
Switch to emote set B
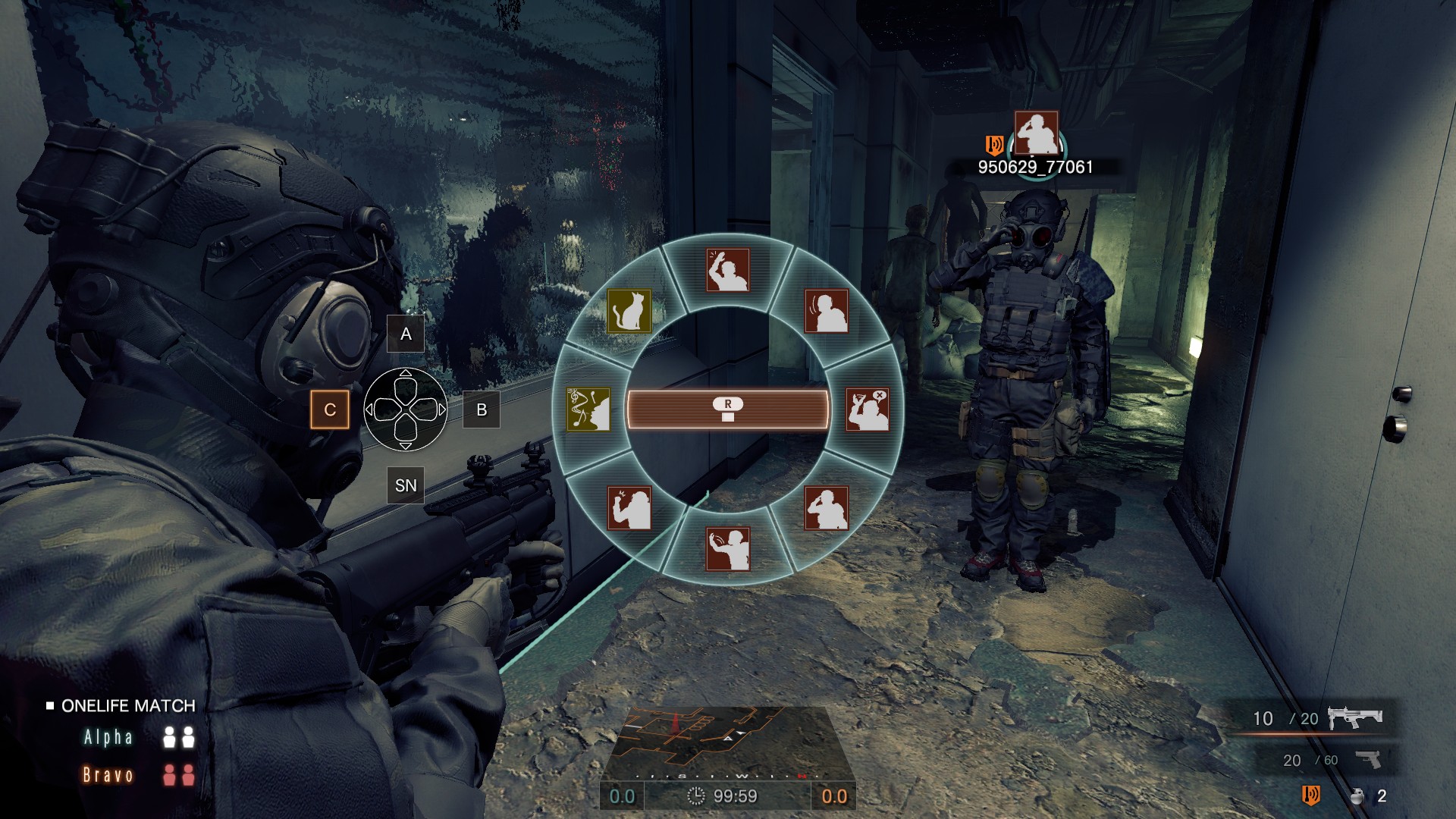(482, 409)
